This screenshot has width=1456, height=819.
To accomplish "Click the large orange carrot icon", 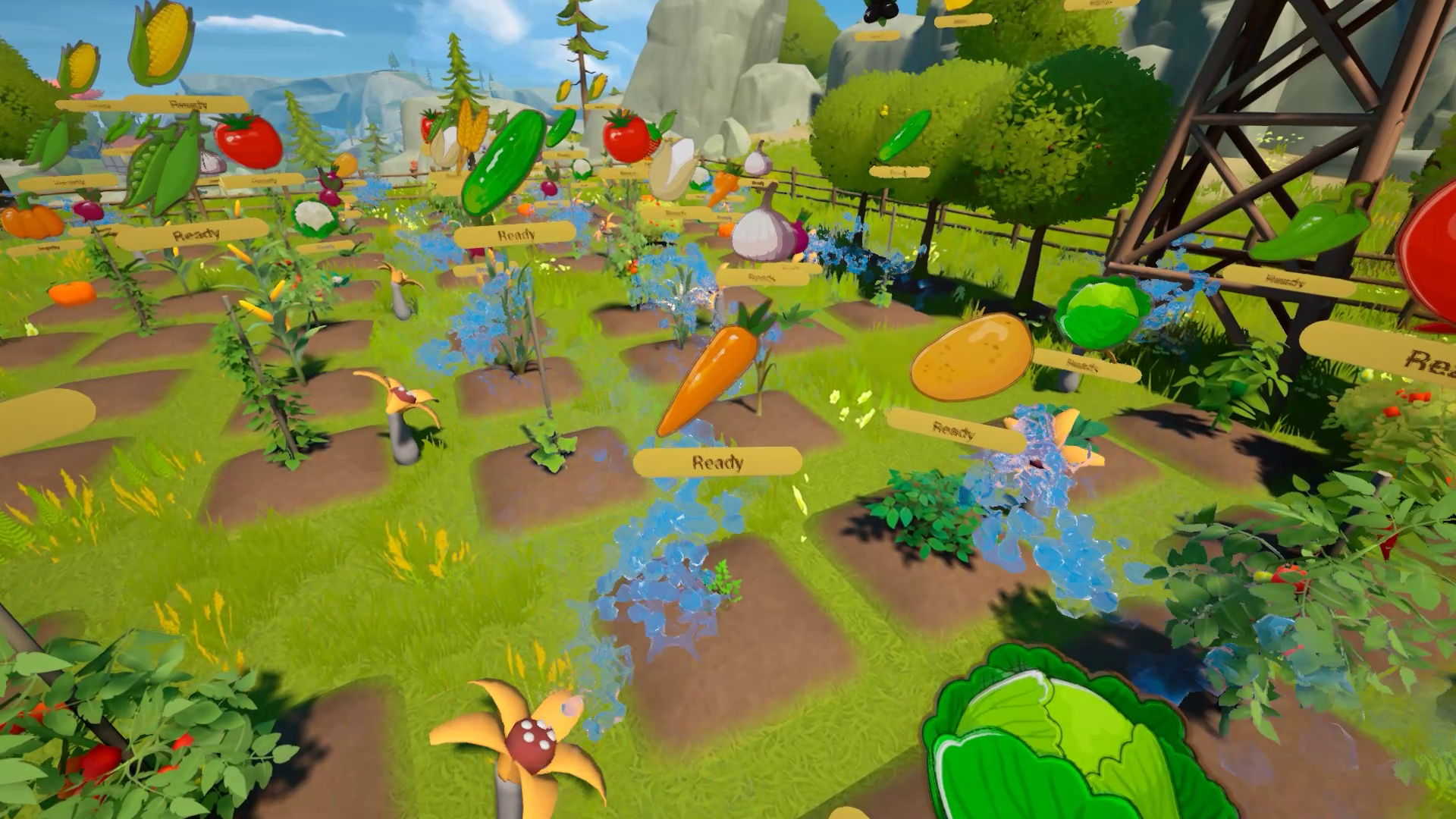I will (708, 377).
